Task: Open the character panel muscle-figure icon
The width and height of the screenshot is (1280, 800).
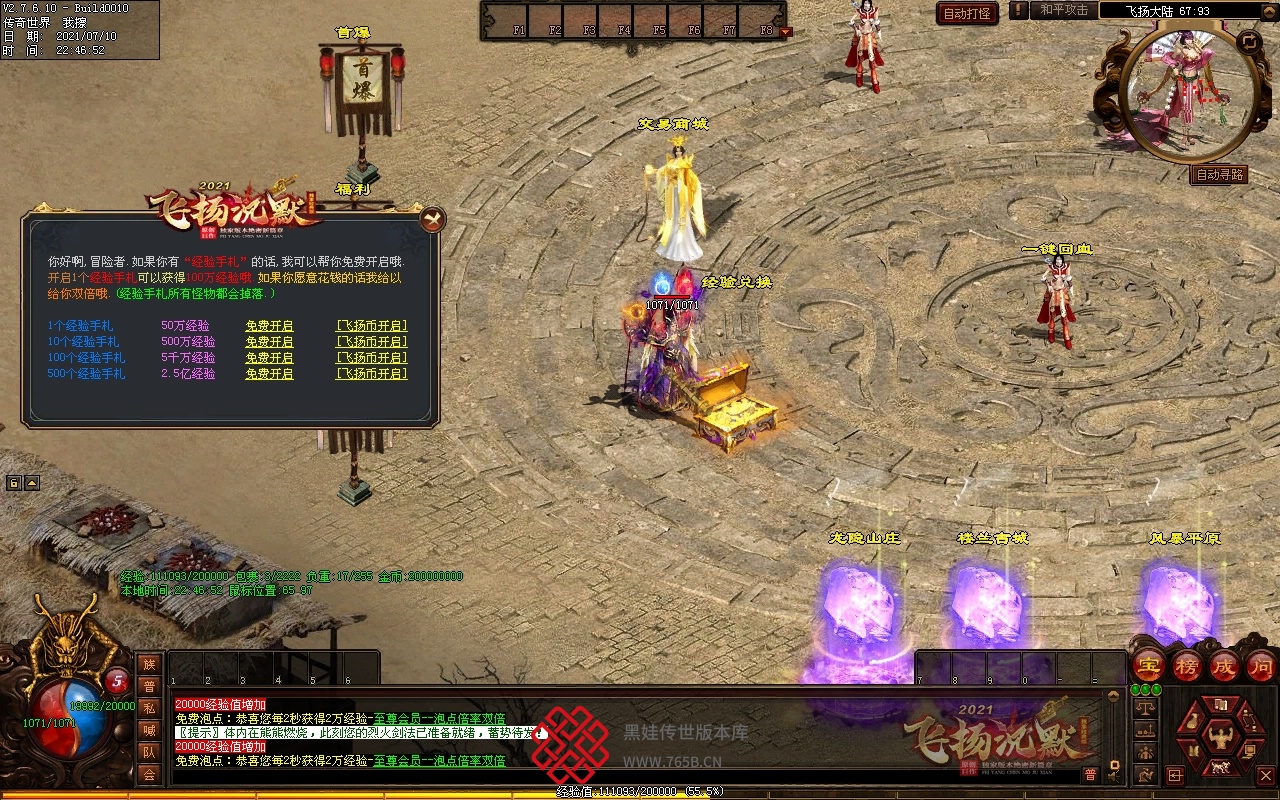Action: [x=1219, y=738]
